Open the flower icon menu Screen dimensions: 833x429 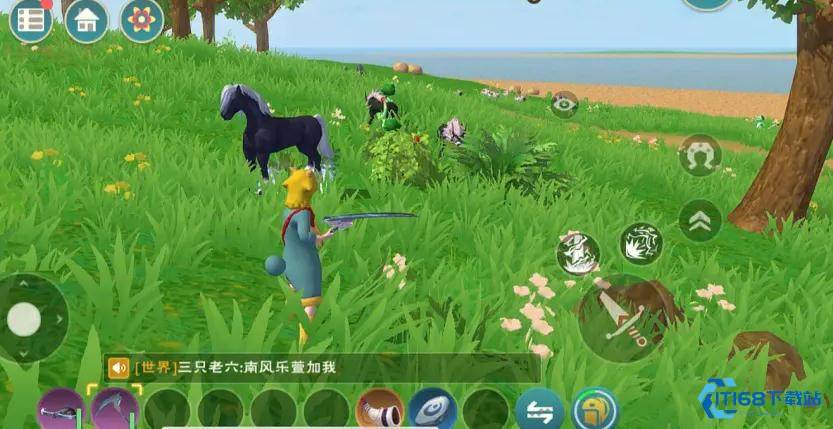[x=142, y=19]
